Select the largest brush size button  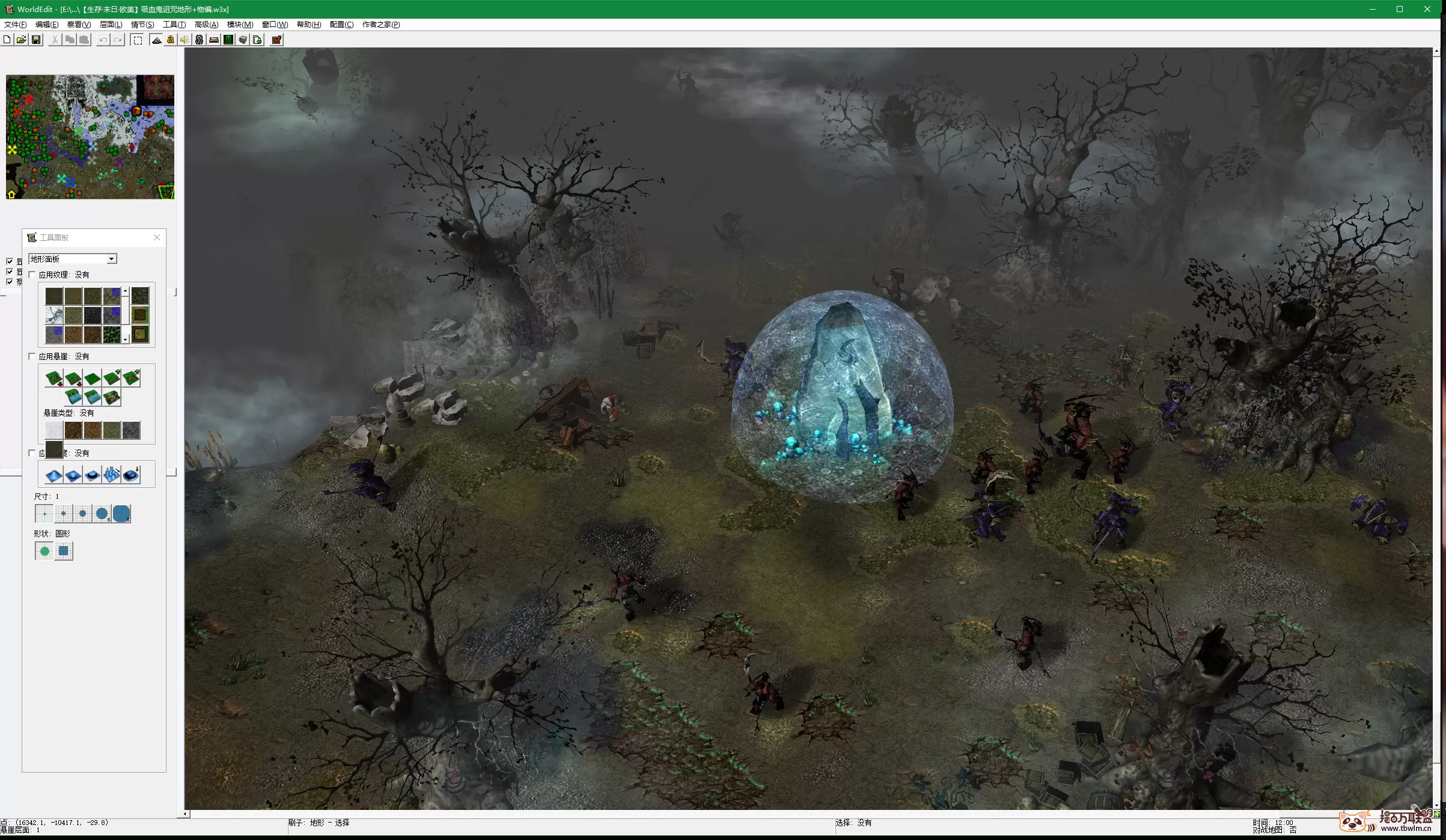(x=121, y=514)
